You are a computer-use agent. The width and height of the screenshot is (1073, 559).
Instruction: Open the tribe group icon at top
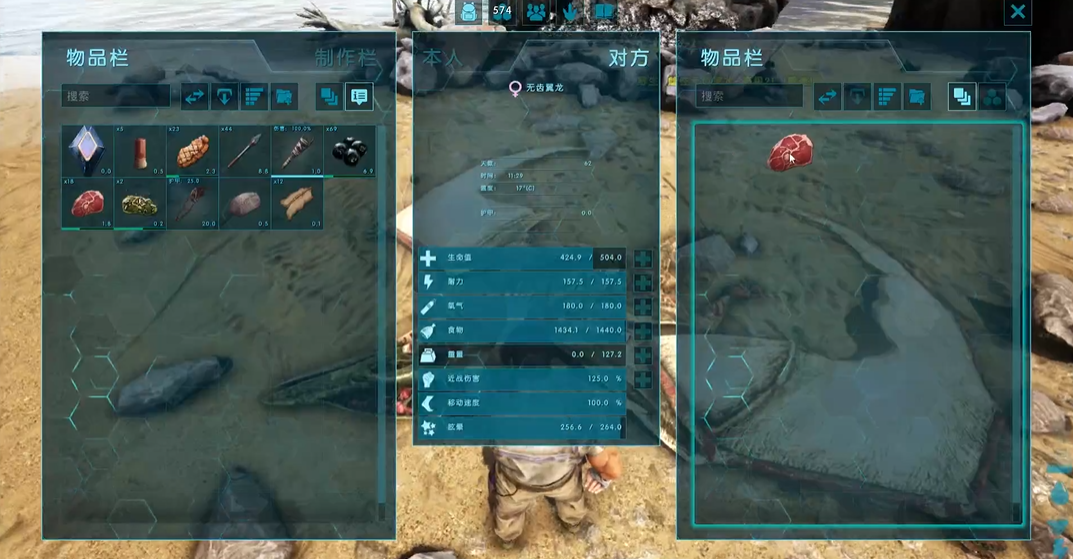coord(536,12)
